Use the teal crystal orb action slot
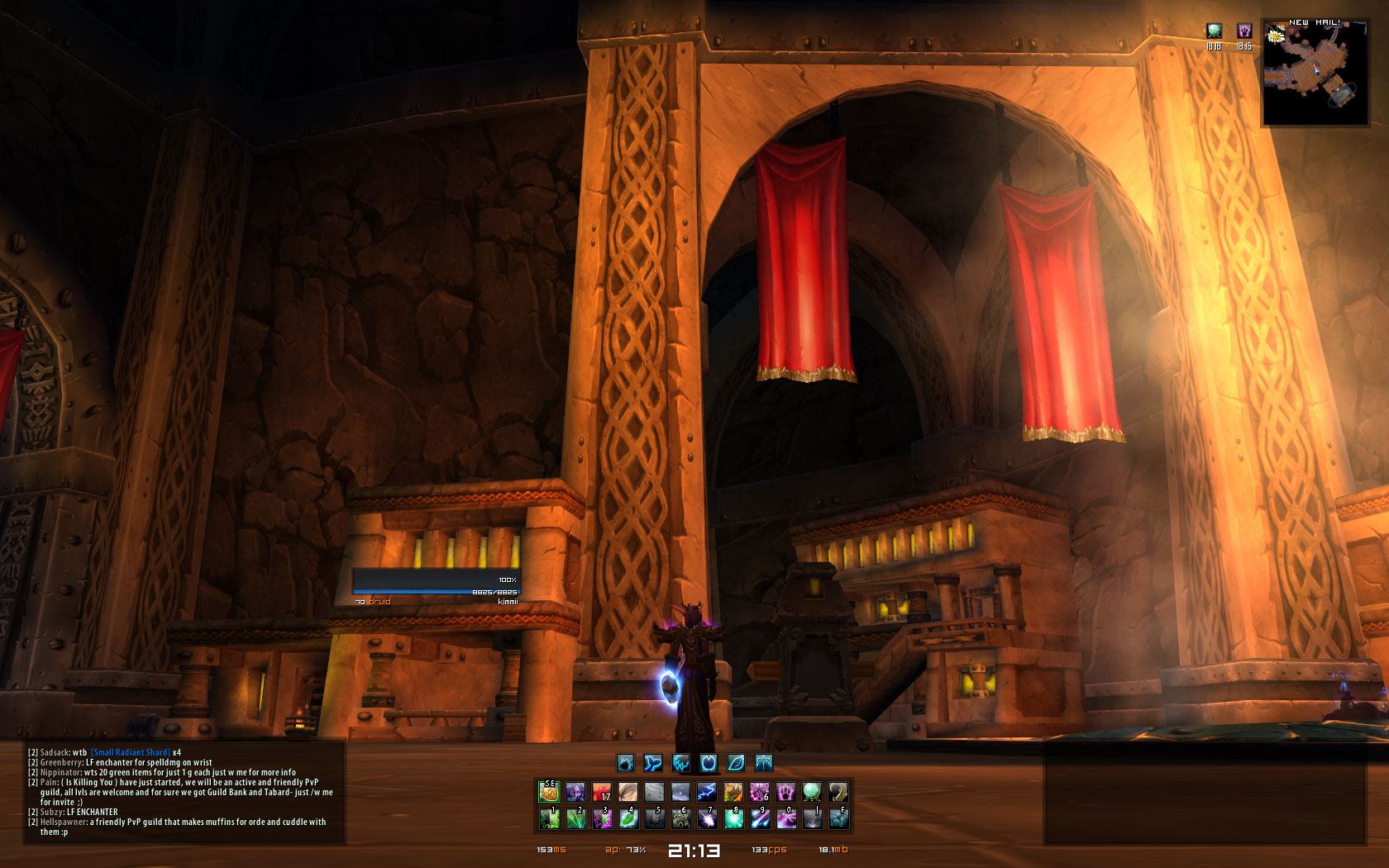 click(x=812, y=792)
